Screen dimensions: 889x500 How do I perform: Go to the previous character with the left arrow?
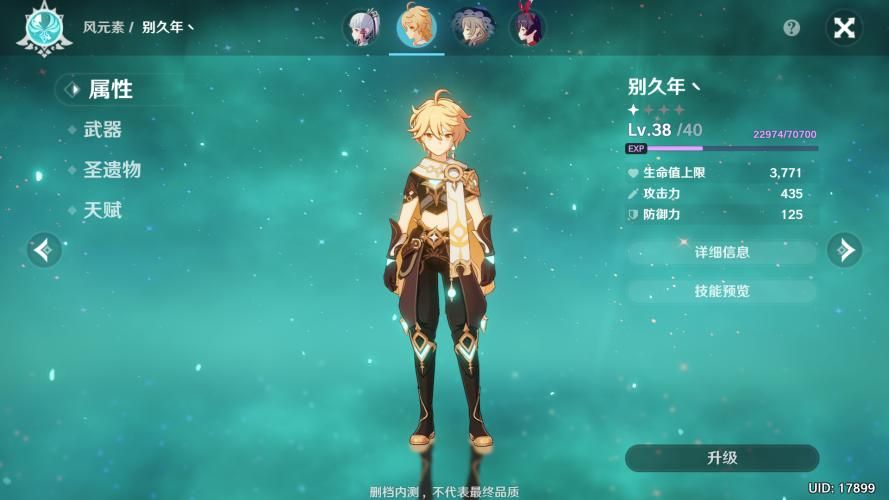click(44, 249)
